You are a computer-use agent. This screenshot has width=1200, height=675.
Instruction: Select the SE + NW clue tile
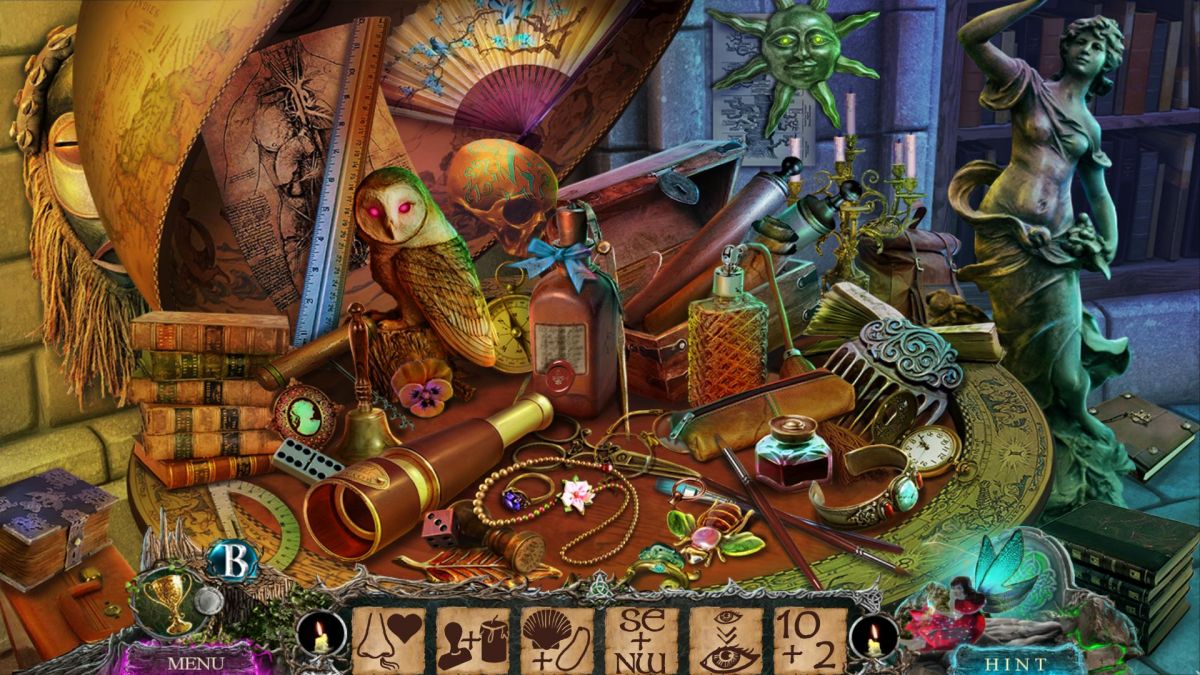point(641,640)
